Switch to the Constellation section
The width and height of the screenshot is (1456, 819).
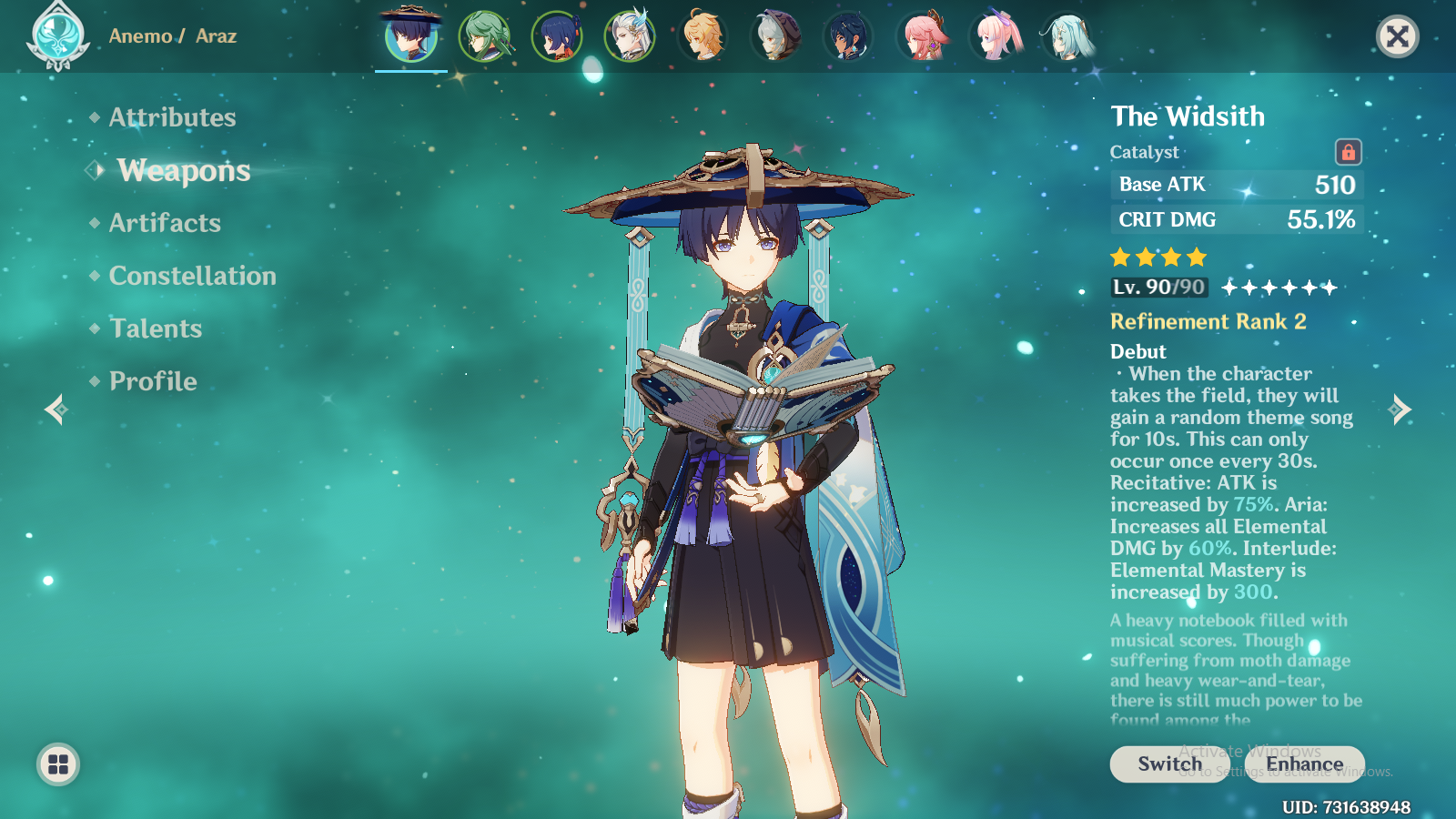tap(193, 276)
